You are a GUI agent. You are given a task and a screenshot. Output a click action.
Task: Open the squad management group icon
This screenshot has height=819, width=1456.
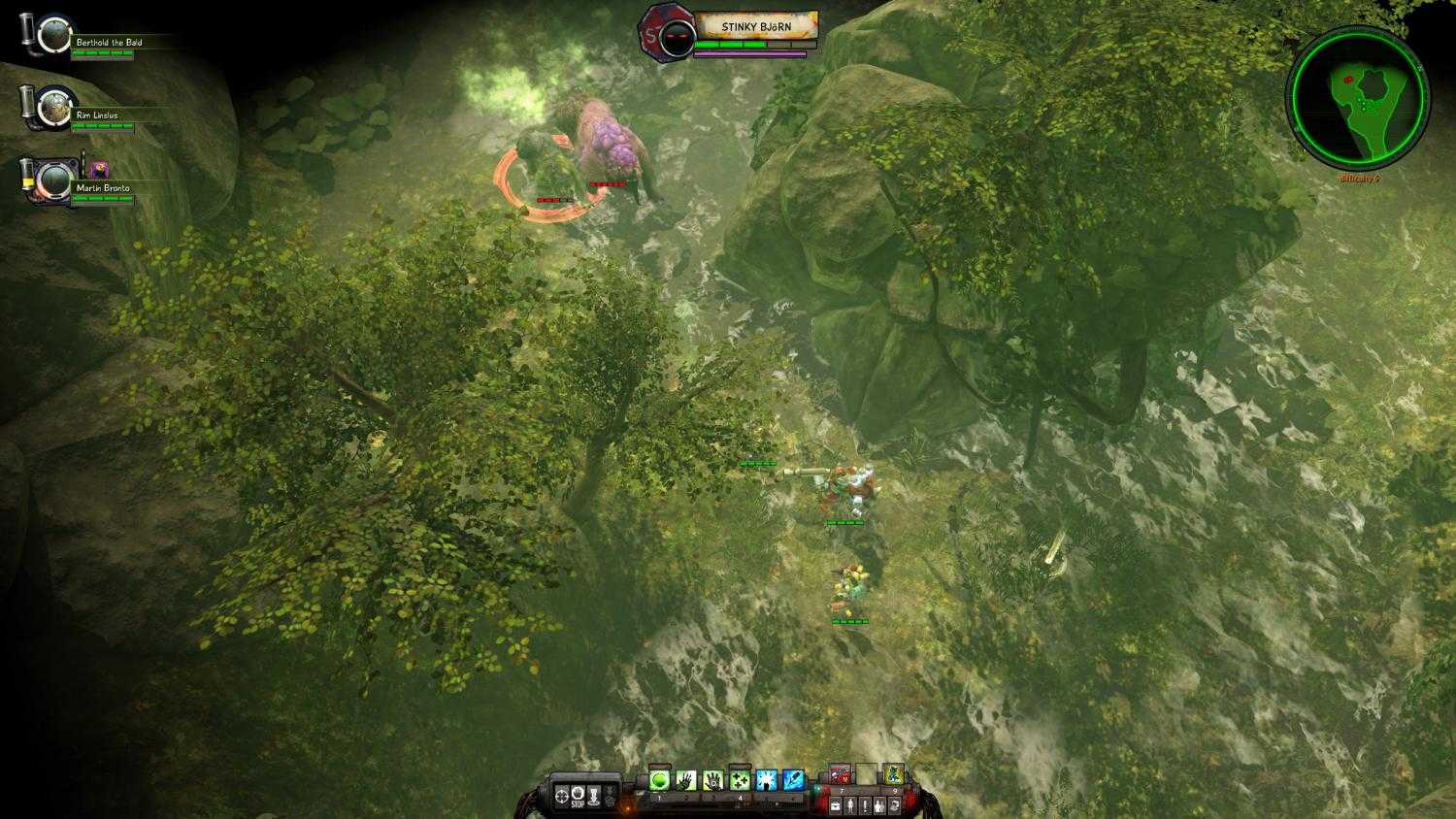(877, 804)
